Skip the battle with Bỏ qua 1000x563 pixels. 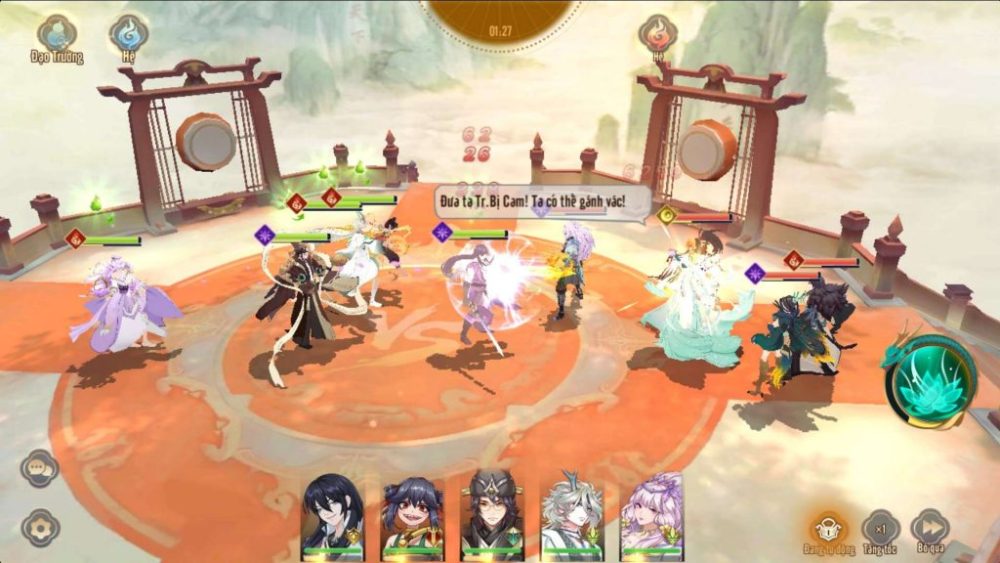(x=930, y=529)
